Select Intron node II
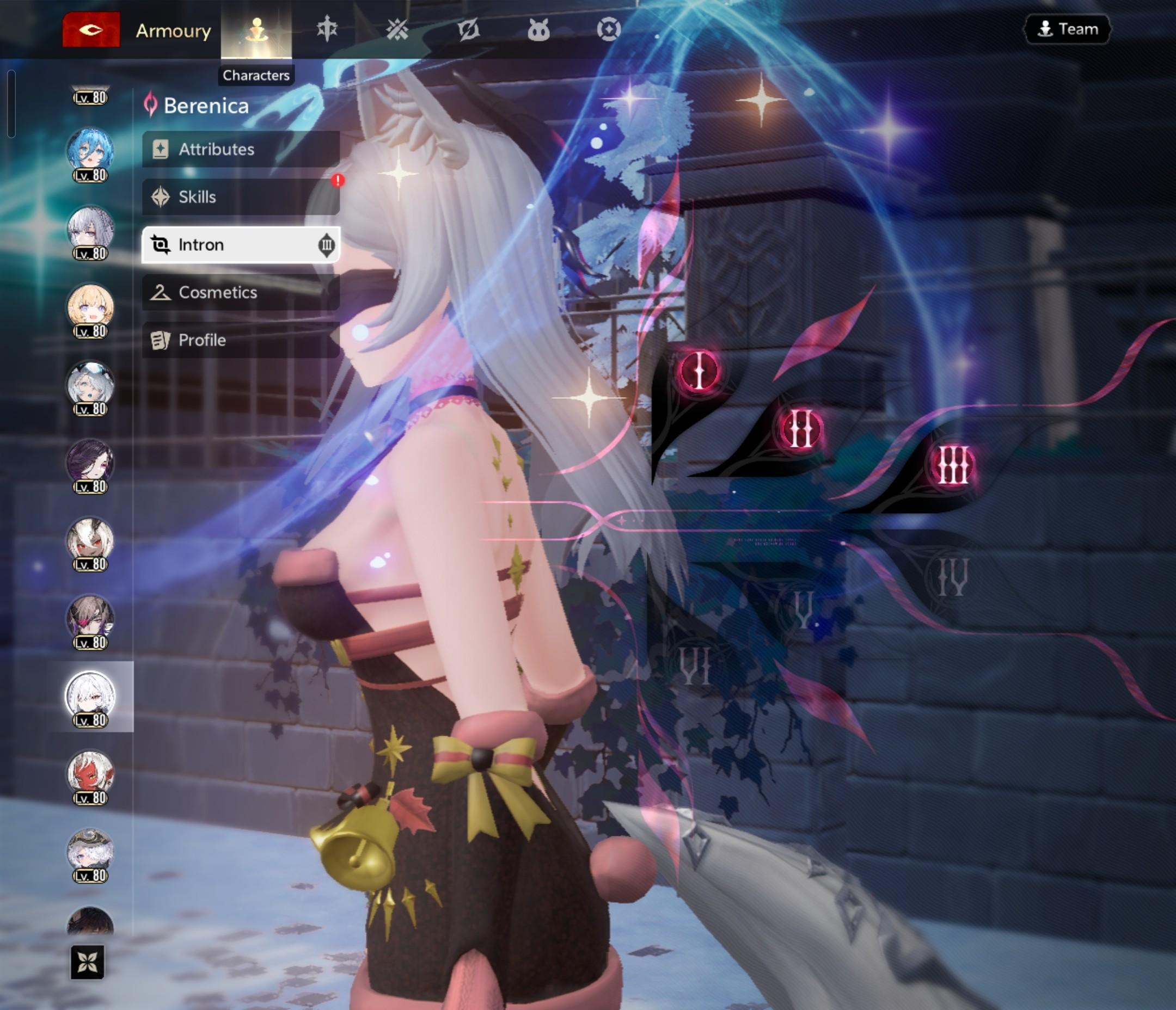1176x1010 pixels. pyautogui.click(x=800, y=428)
